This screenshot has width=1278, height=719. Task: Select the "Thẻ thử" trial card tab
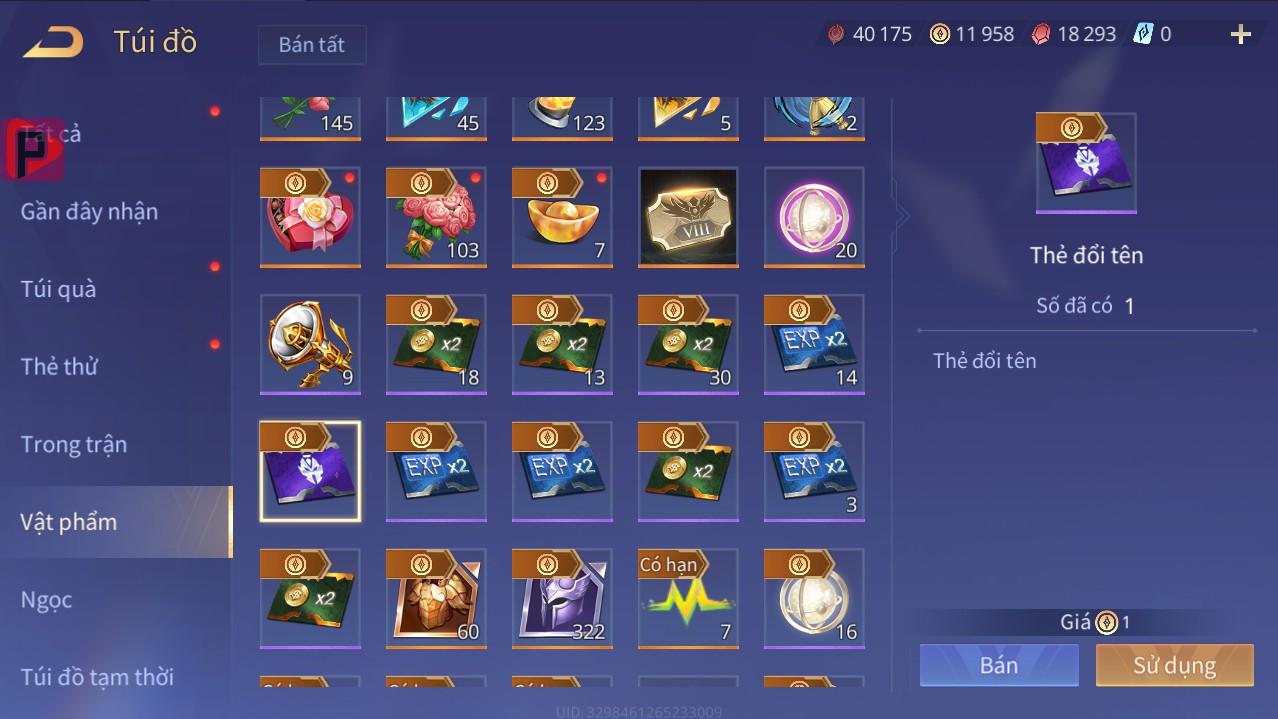coord(59,366)
